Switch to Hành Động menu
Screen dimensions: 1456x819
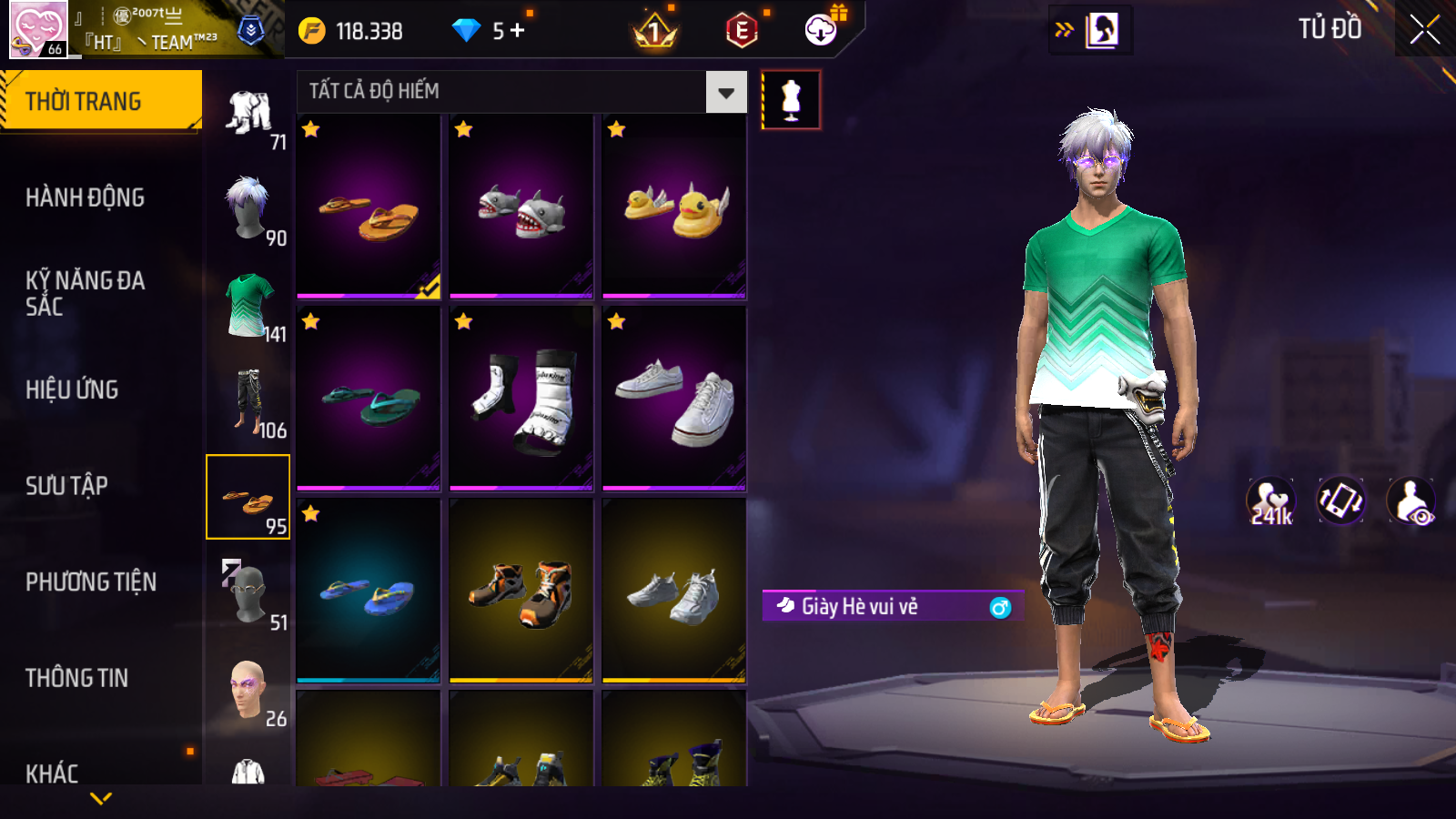pos(85,197)
